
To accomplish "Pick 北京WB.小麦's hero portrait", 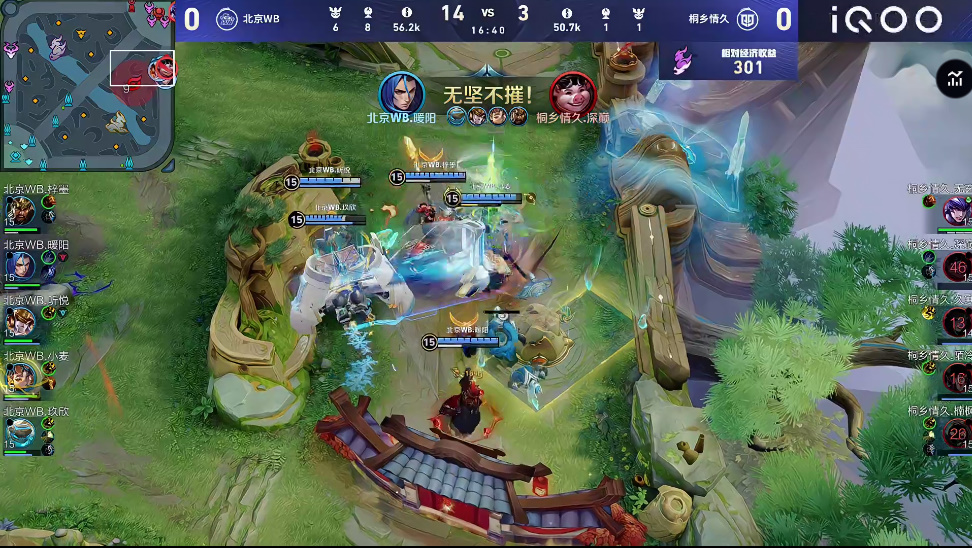I will pos(18,377).
